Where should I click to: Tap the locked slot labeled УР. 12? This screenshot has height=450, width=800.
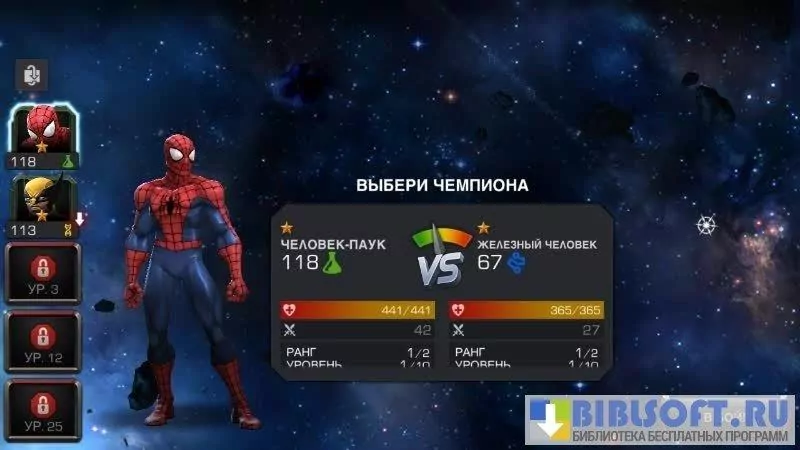(x=42, y=341)
